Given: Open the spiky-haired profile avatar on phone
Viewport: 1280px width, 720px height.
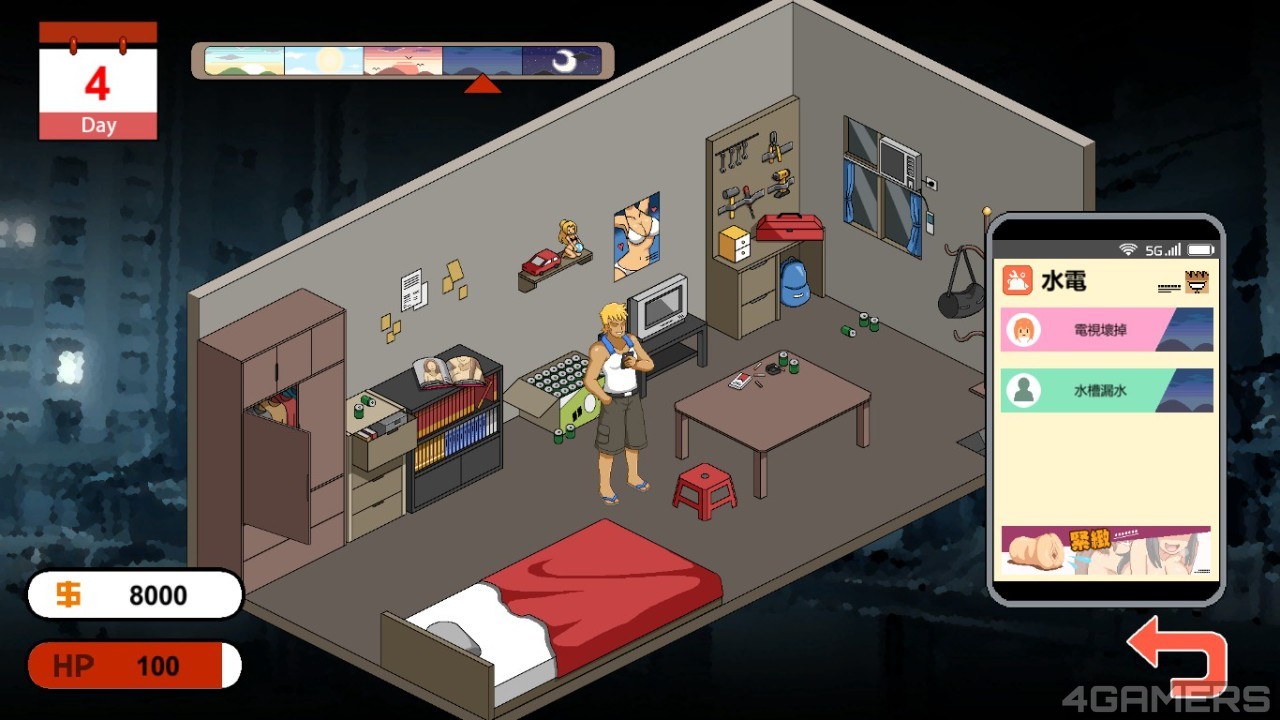Looking at the screenshot, I should [1196, 283].
